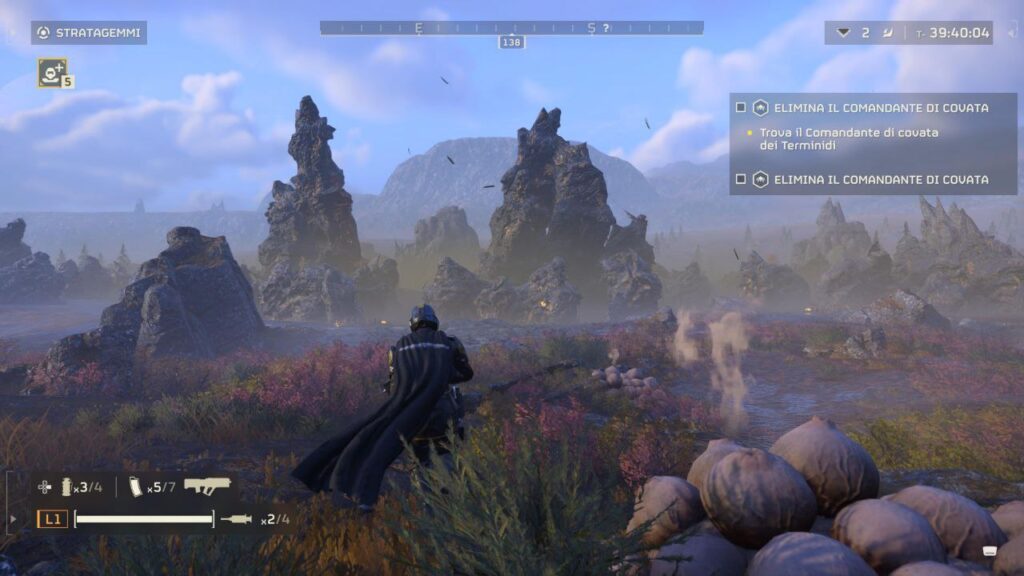
Task: Select the Reinforce stratagem icon
Action: [52, 72]
